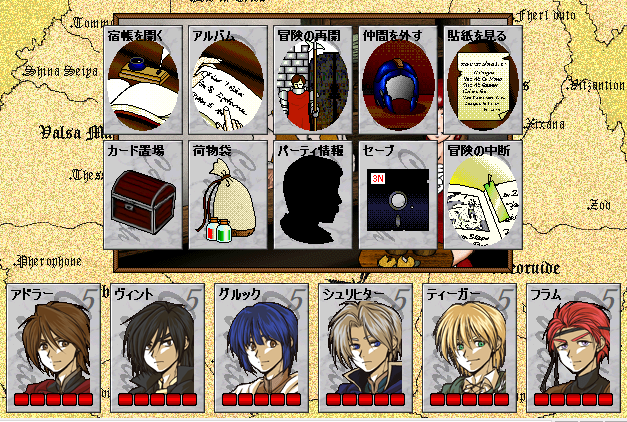
Task: Open the カード置場 treasure chest card
Action: click(142, 194)
